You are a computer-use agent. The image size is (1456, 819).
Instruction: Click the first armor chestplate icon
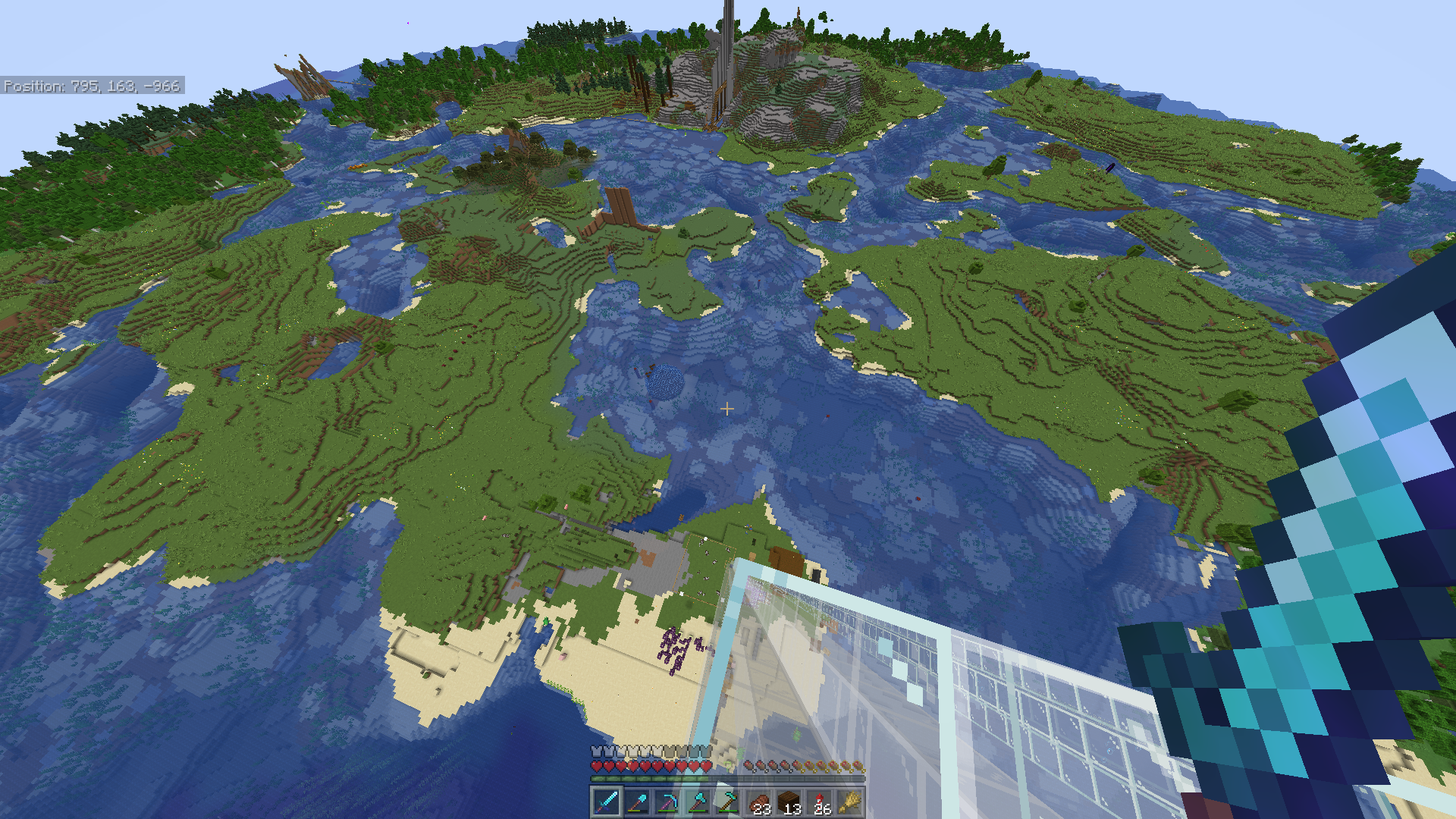tap(596, 750)
